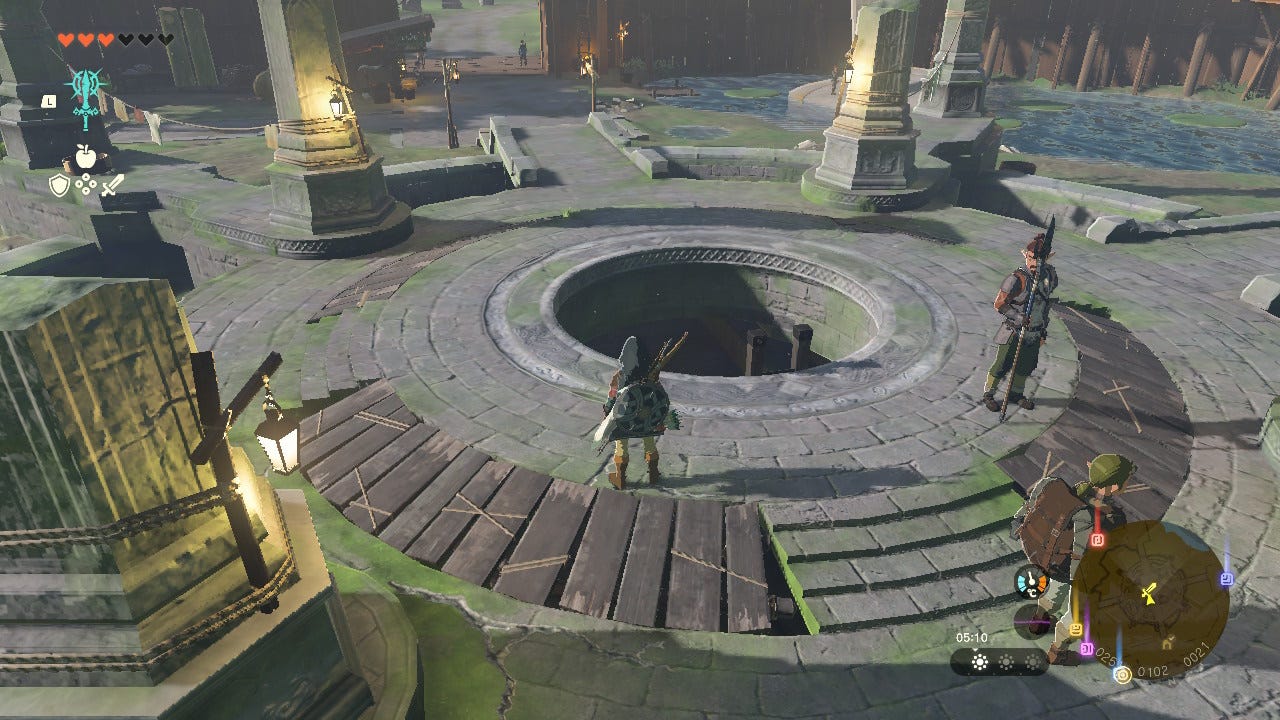
Task: Toggle the red waypoint marker above the minimap
Action: (x=1097, y=538)
